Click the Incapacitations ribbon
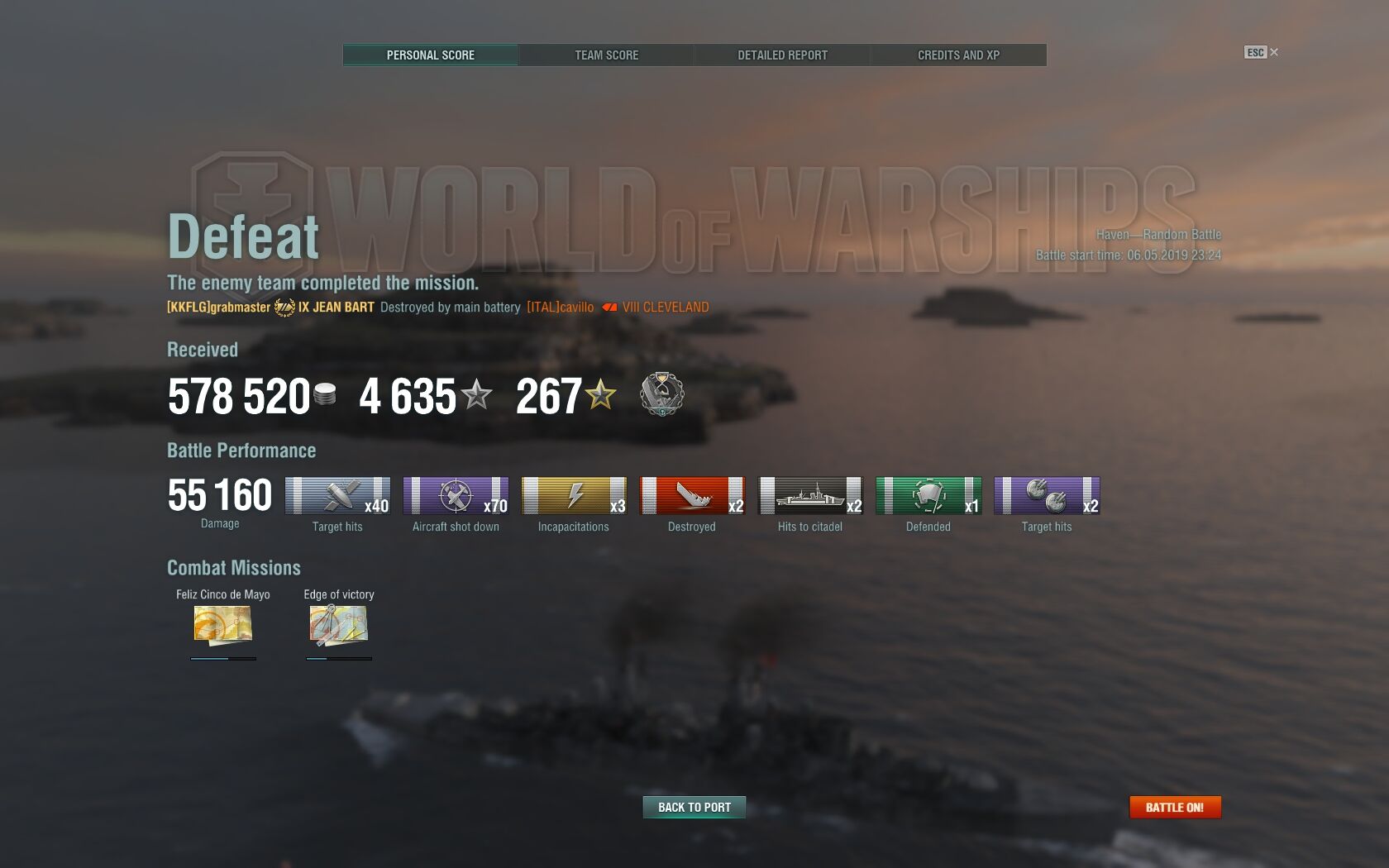The width and height of the screenshot is (1389, 868). pyautogui.click(x=574, y=495)
